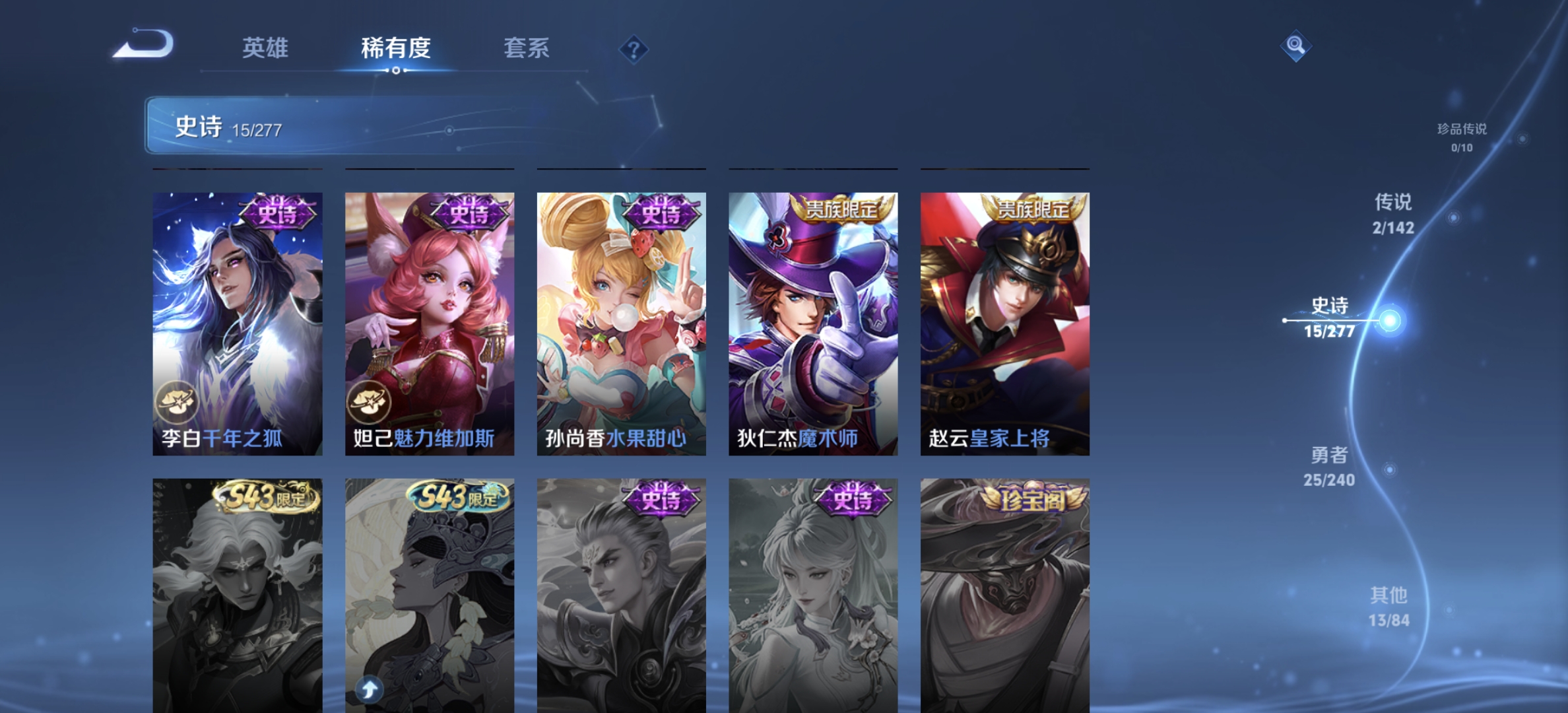Open search with the magnifier icon
1568x713 pixels.
[x=1295, y=45]
